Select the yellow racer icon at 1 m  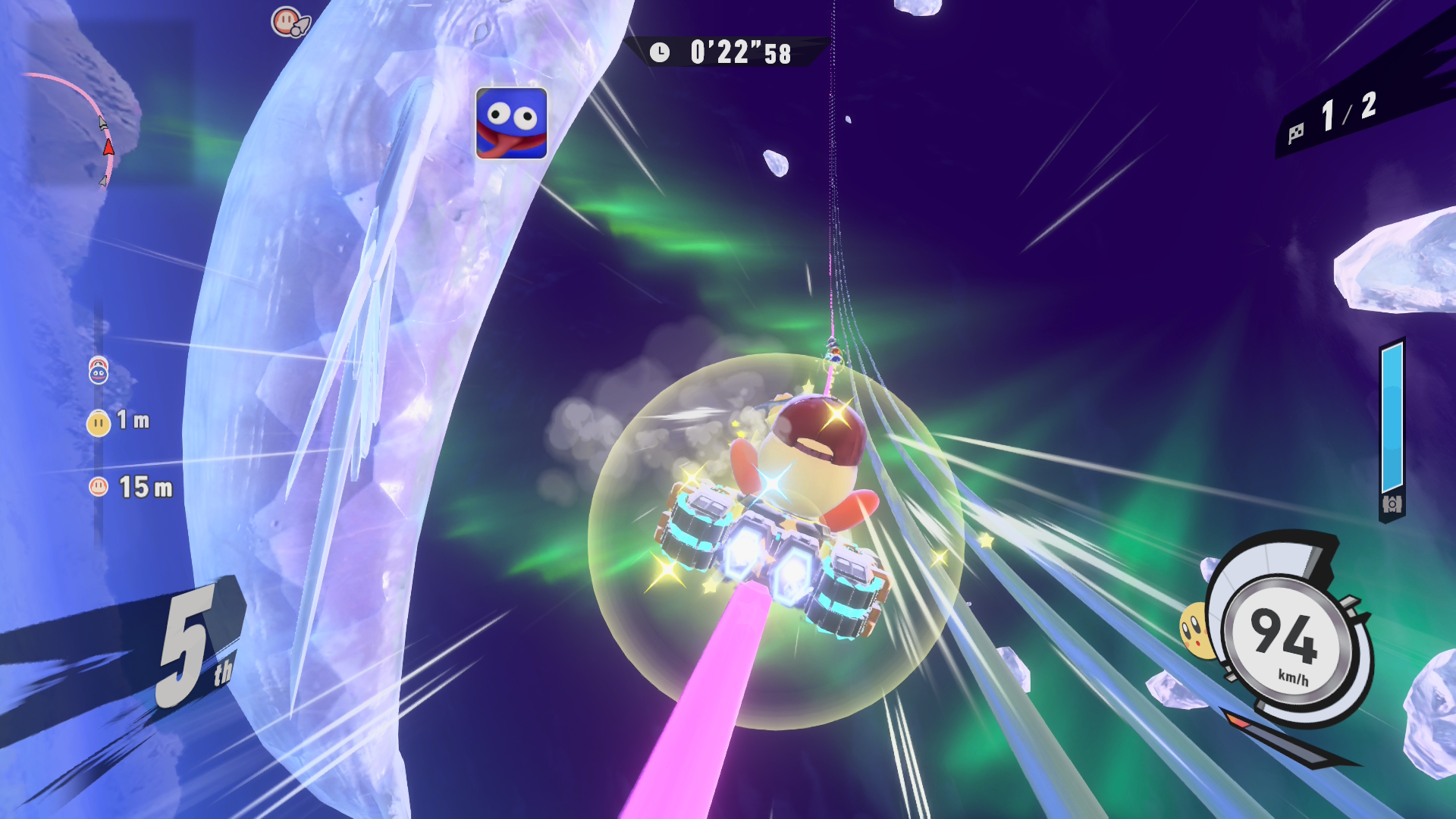[99, 422]
